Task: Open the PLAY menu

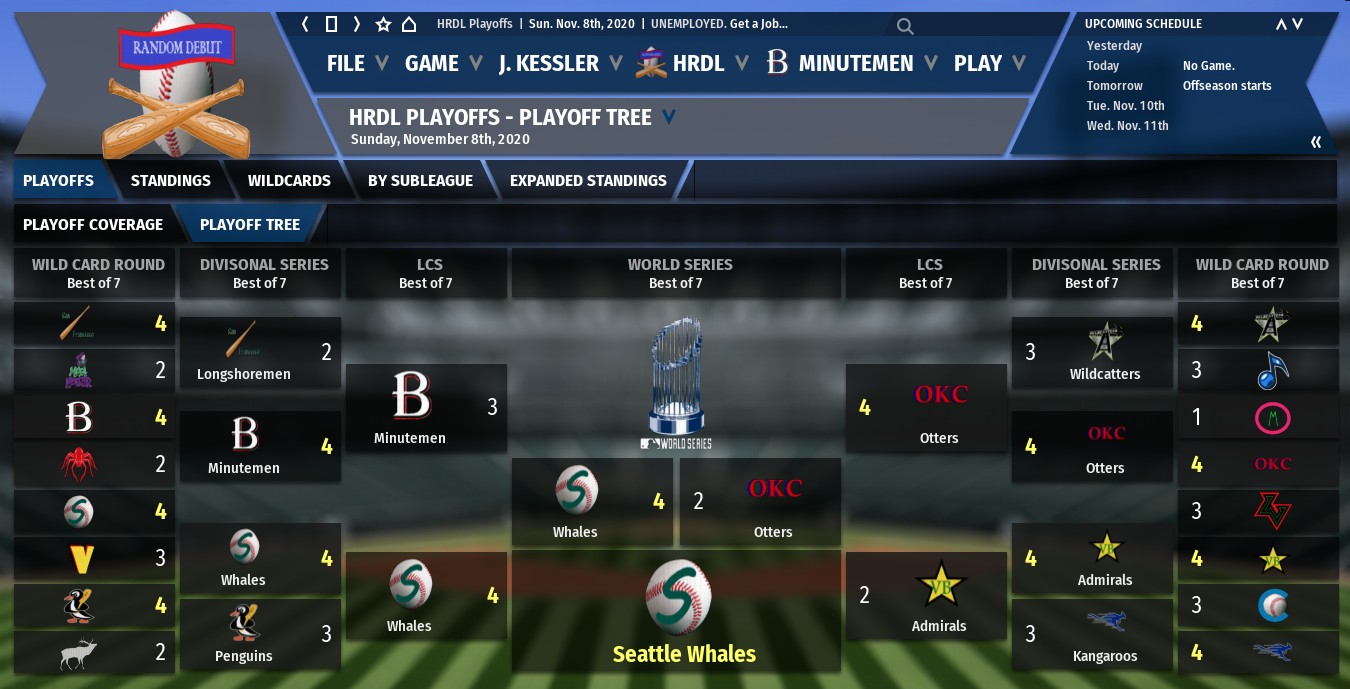Action: (x=978, y=63)
